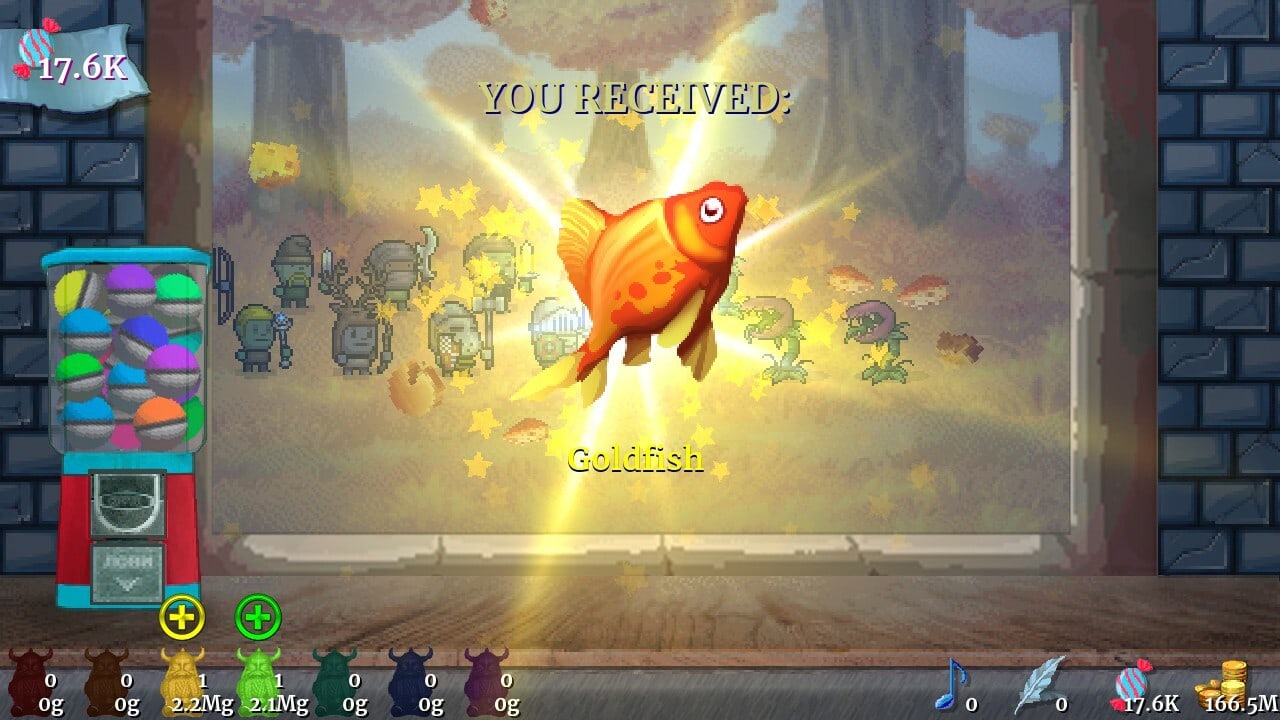
Task: Select the brown viking figurine
Action: click(105, 680)
